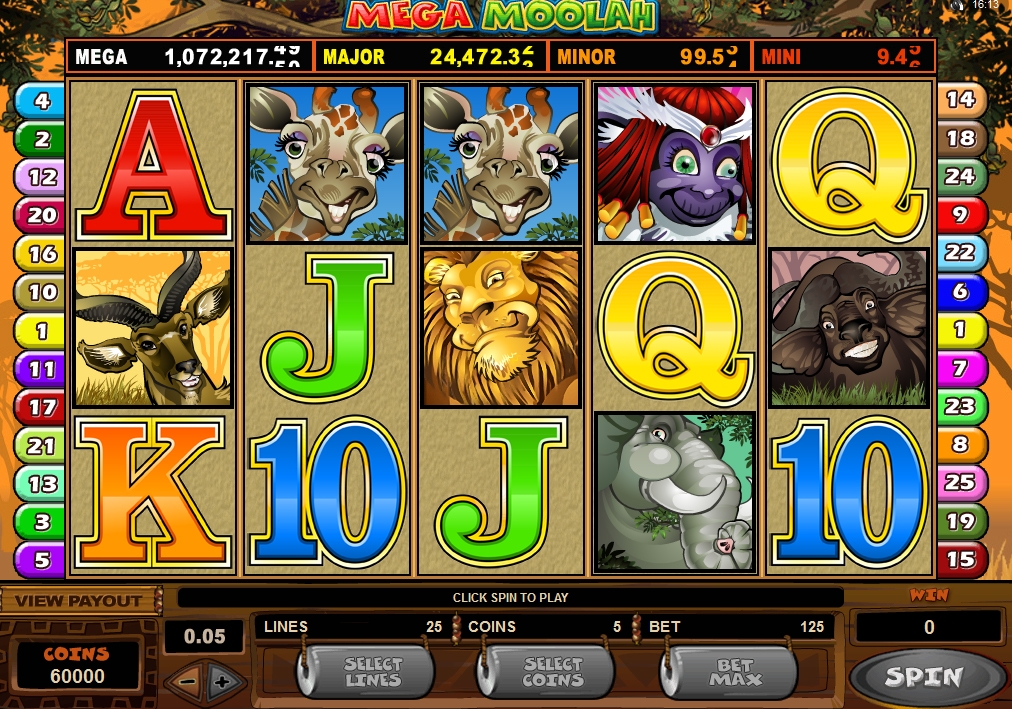Select payline 4 indicator

tap(41, 100)
